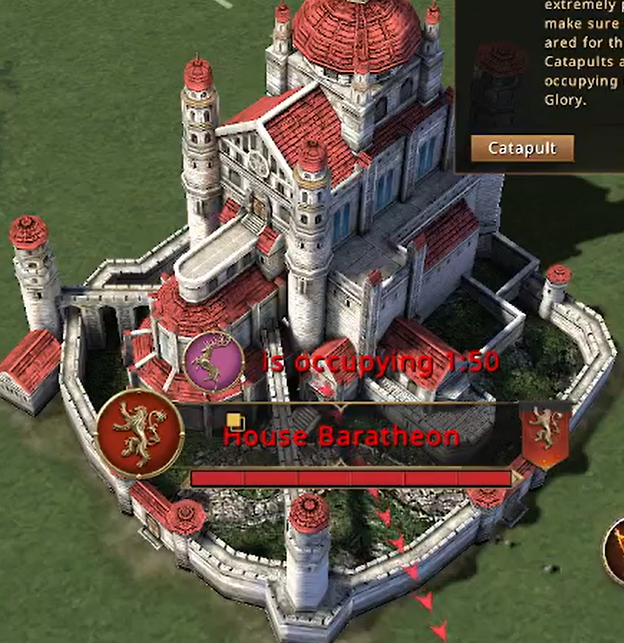Activate the orange round icon at screen edge
The height and width of the screenshot is (643, 624).
click(615, 551)
